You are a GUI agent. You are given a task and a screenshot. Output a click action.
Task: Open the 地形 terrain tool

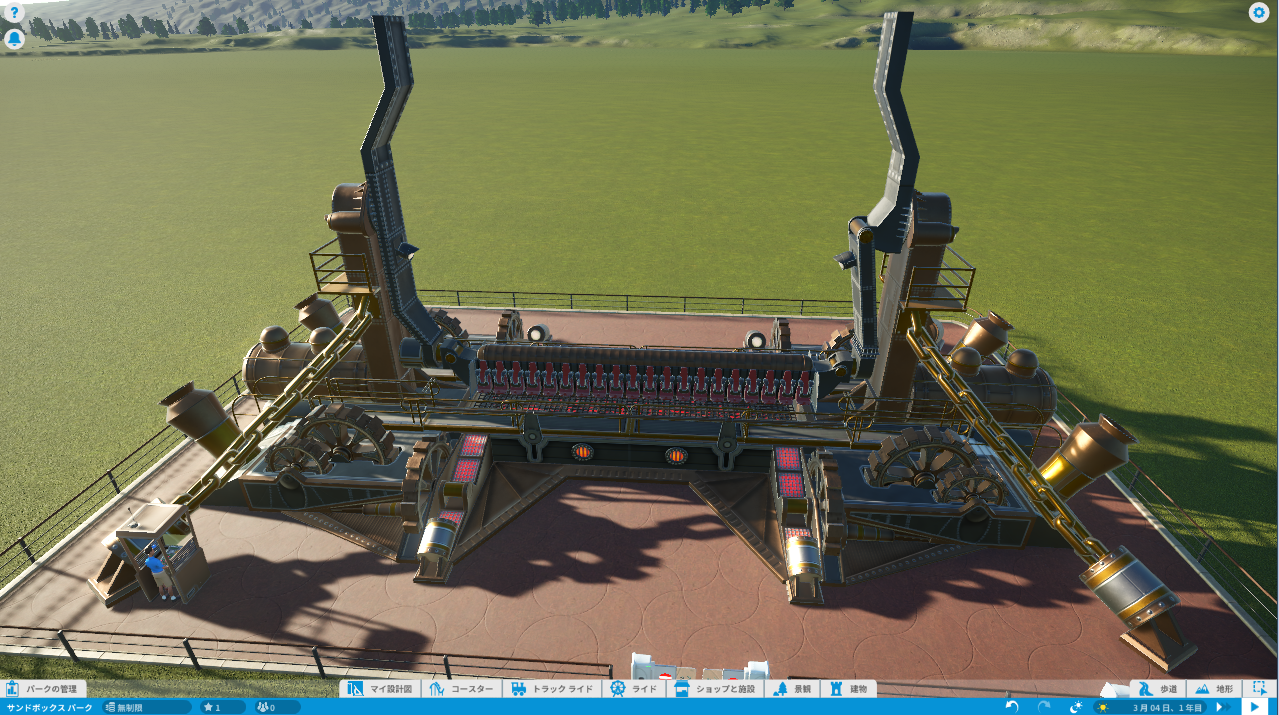(1214, 689)
